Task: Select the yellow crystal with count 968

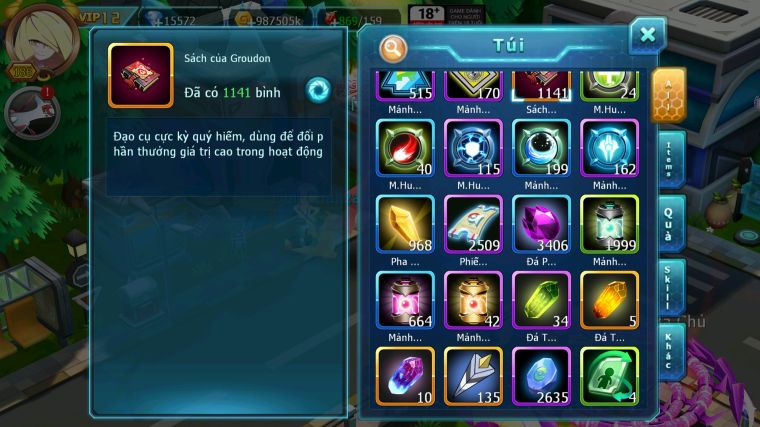Action: pyautogui.click(x=405, y=223)
